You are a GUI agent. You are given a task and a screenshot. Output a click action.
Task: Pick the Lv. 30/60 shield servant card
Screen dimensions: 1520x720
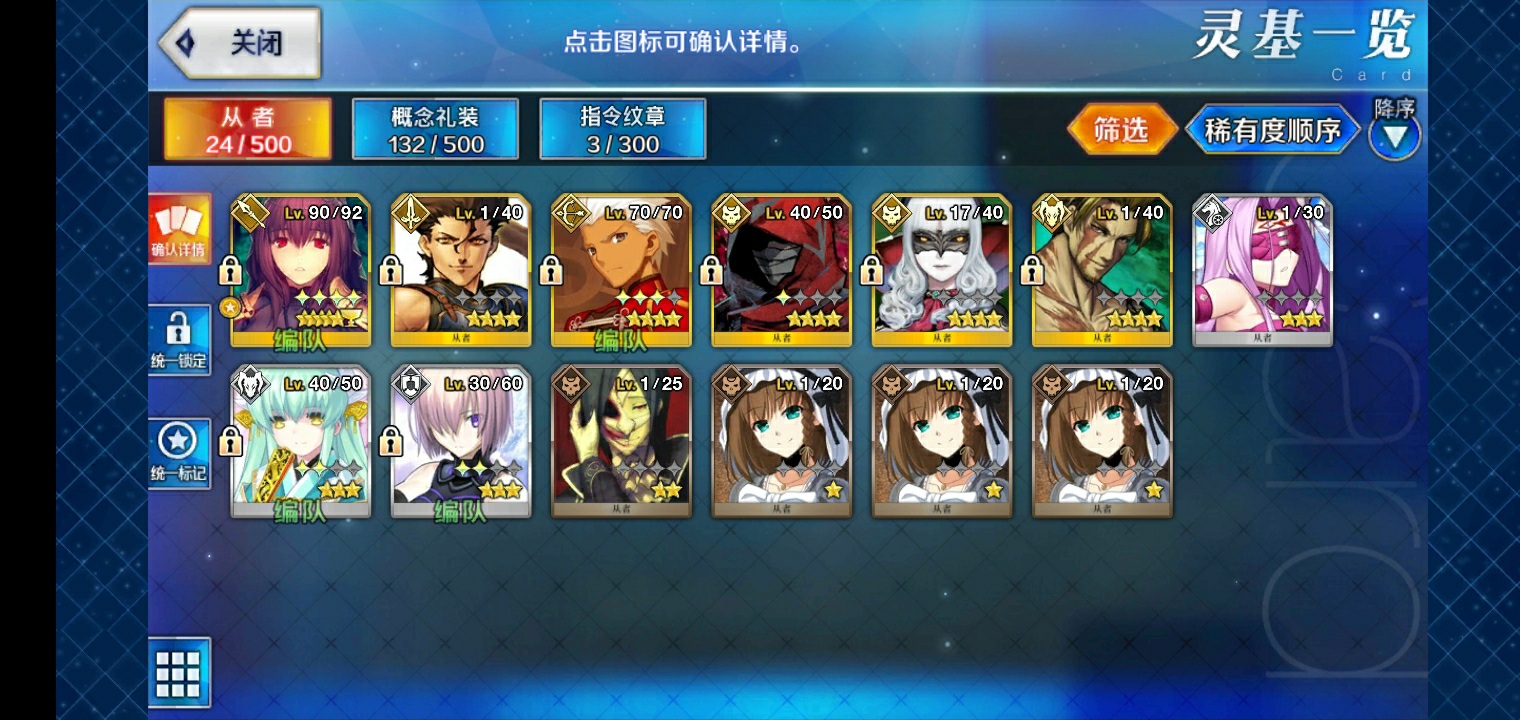(x=461, y=441)
